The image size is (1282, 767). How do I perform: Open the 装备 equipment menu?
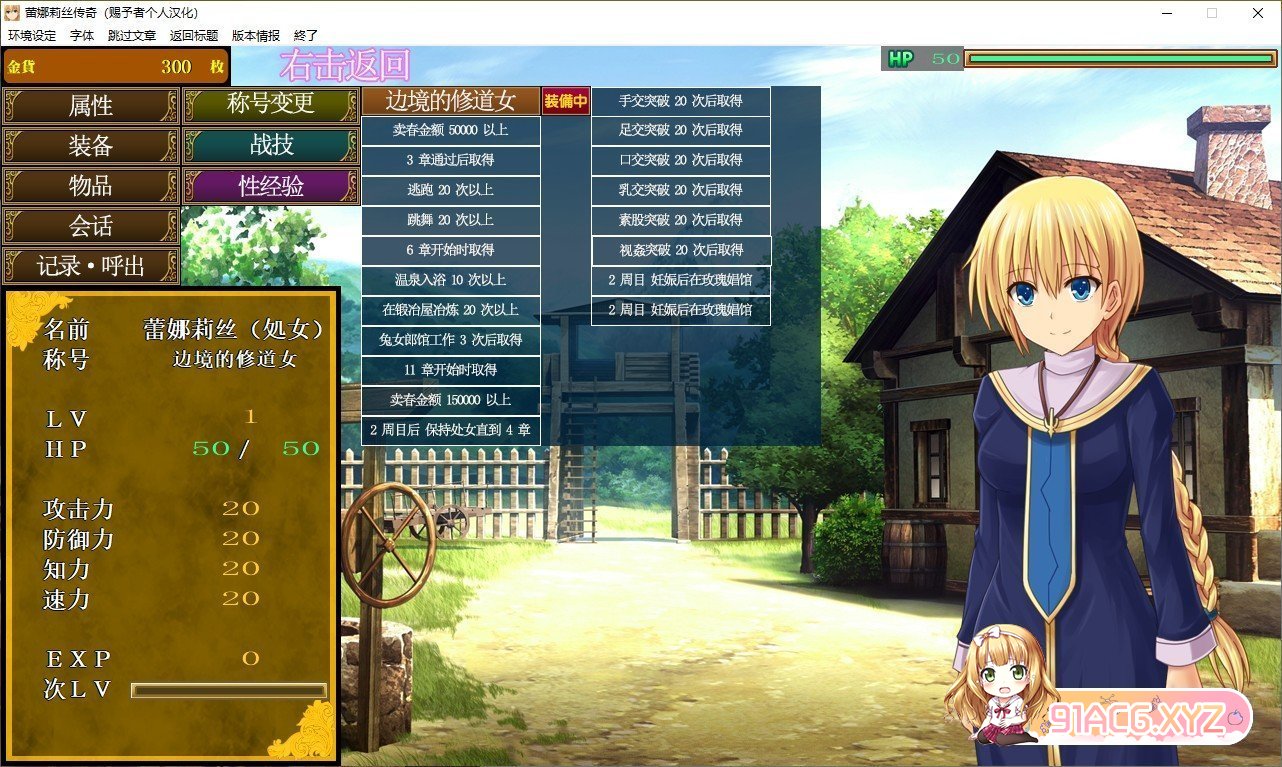[x=90, y=146]
